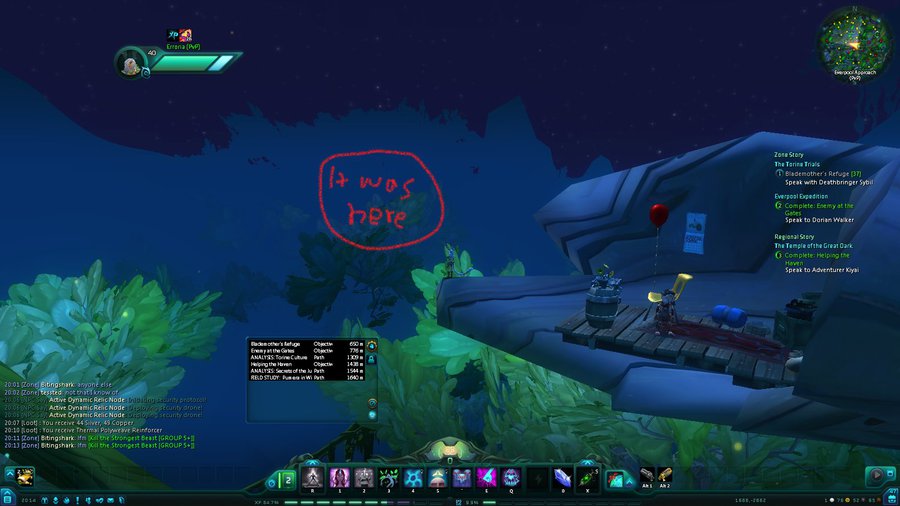Screen dimensions: 900x506
Task: Trigger the magenta slash ability on E
Action: tap(486, 477)
